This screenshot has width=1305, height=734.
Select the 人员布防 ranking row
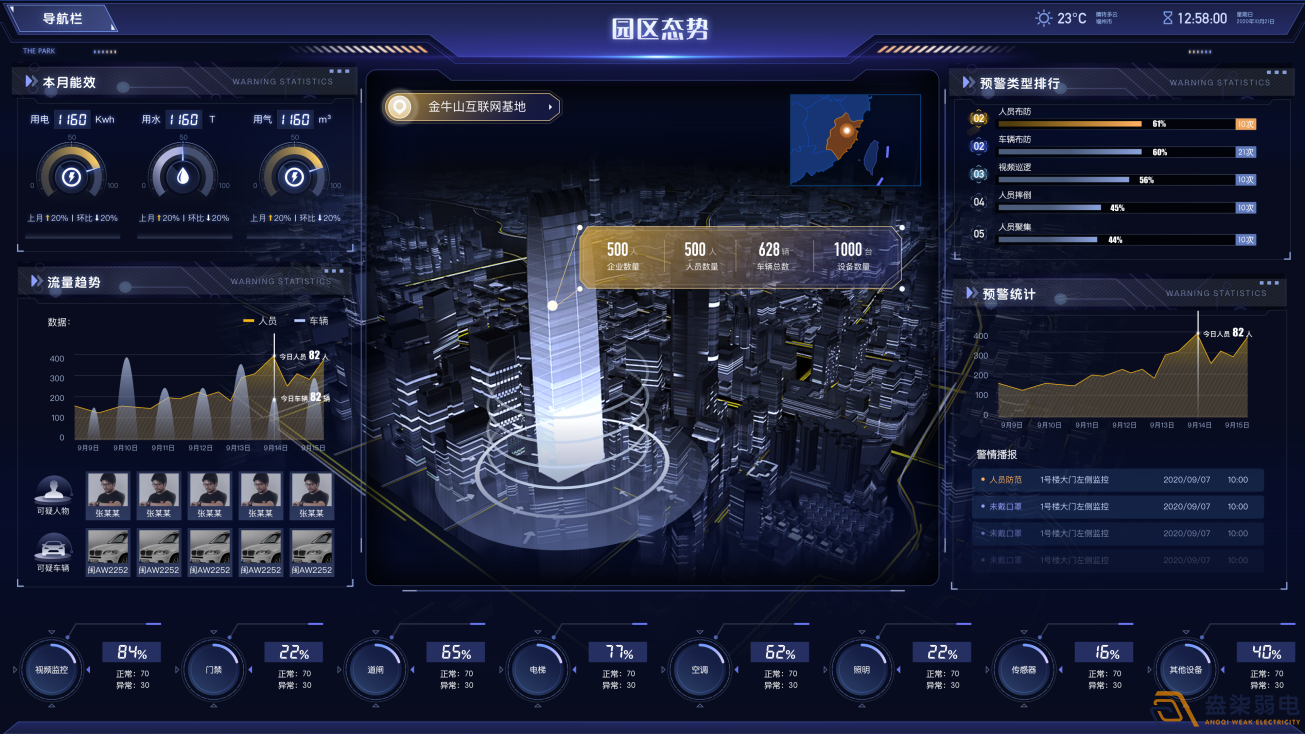tap(1114, 119)
